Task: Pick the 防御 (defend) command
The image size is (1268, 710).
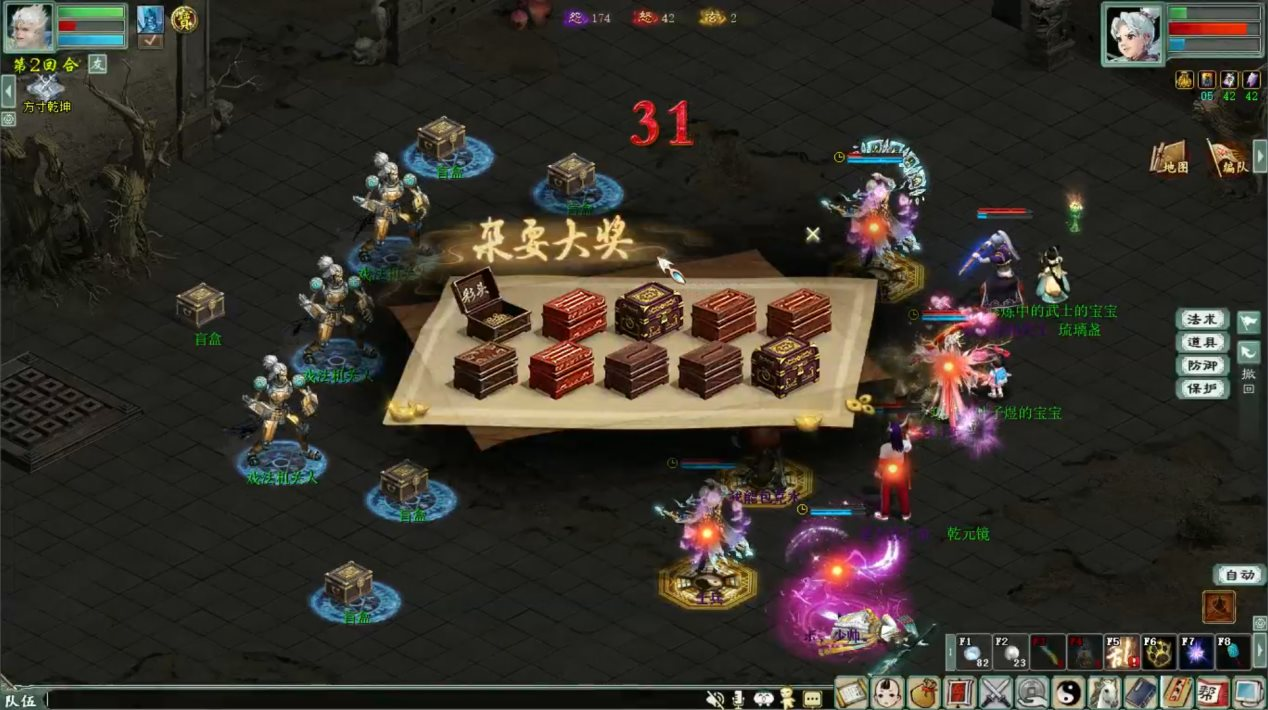Action: click(1201, 366)
